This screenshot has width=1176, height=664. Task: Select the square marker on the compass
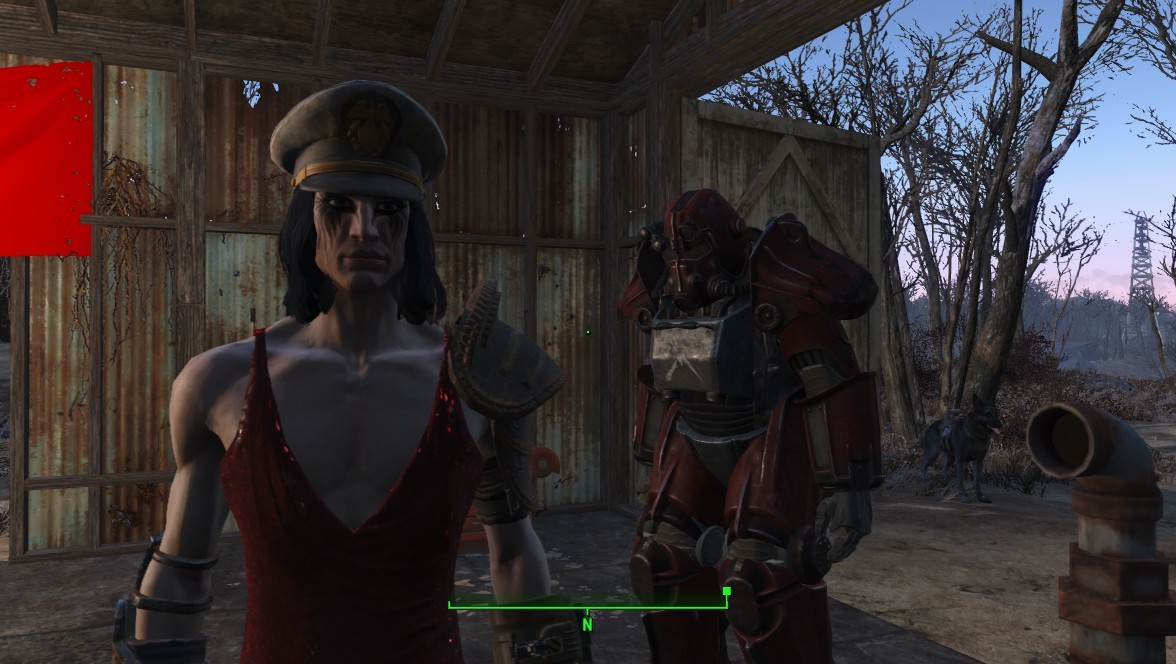click(726, 591)
